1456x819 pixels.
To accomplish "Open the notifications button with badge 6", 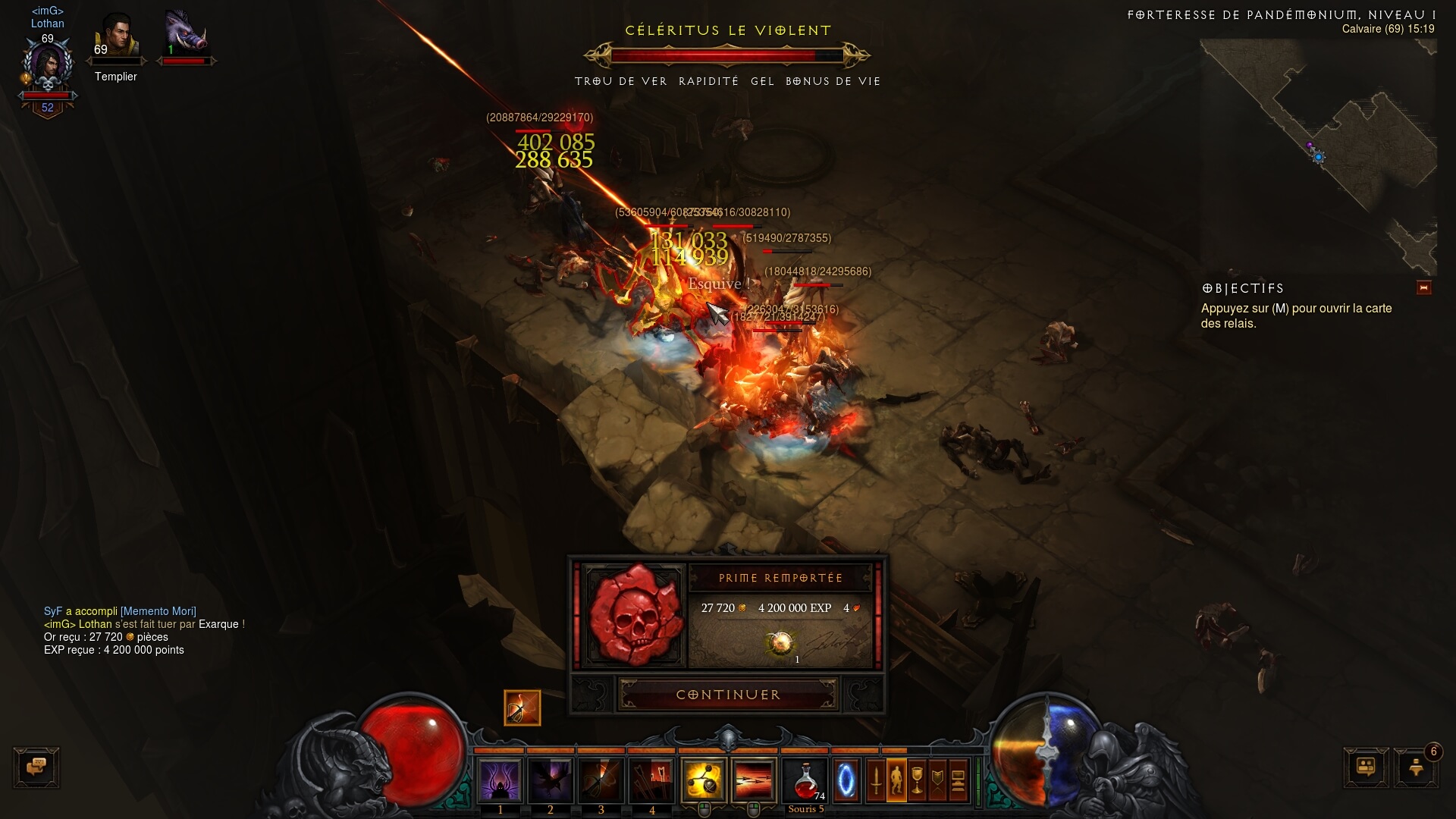I will [1415, 767].
